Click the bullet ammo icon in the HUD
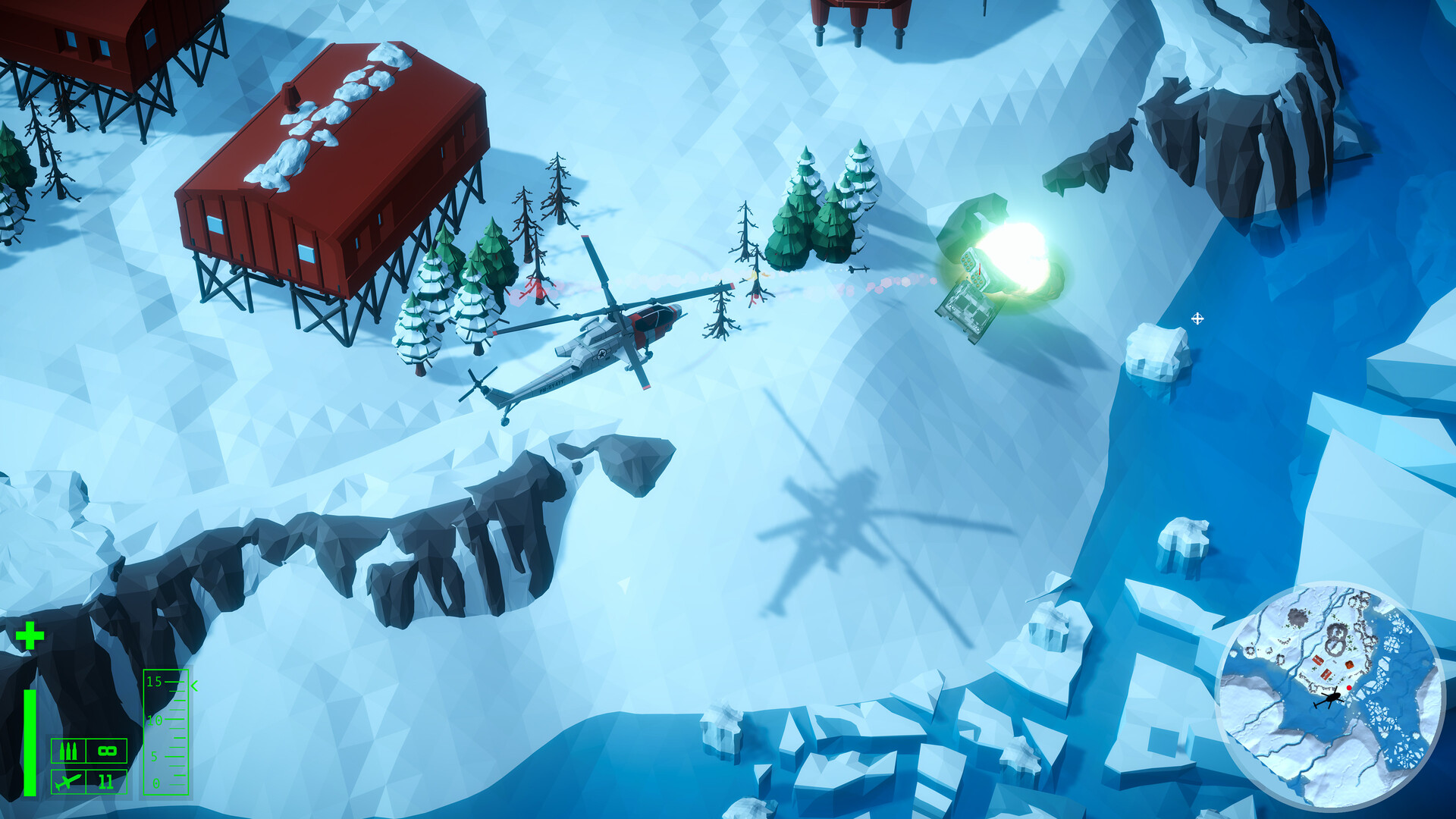The height and width of the screenshot is (819, 1456). pyautogui.click(x=68, y=751)
